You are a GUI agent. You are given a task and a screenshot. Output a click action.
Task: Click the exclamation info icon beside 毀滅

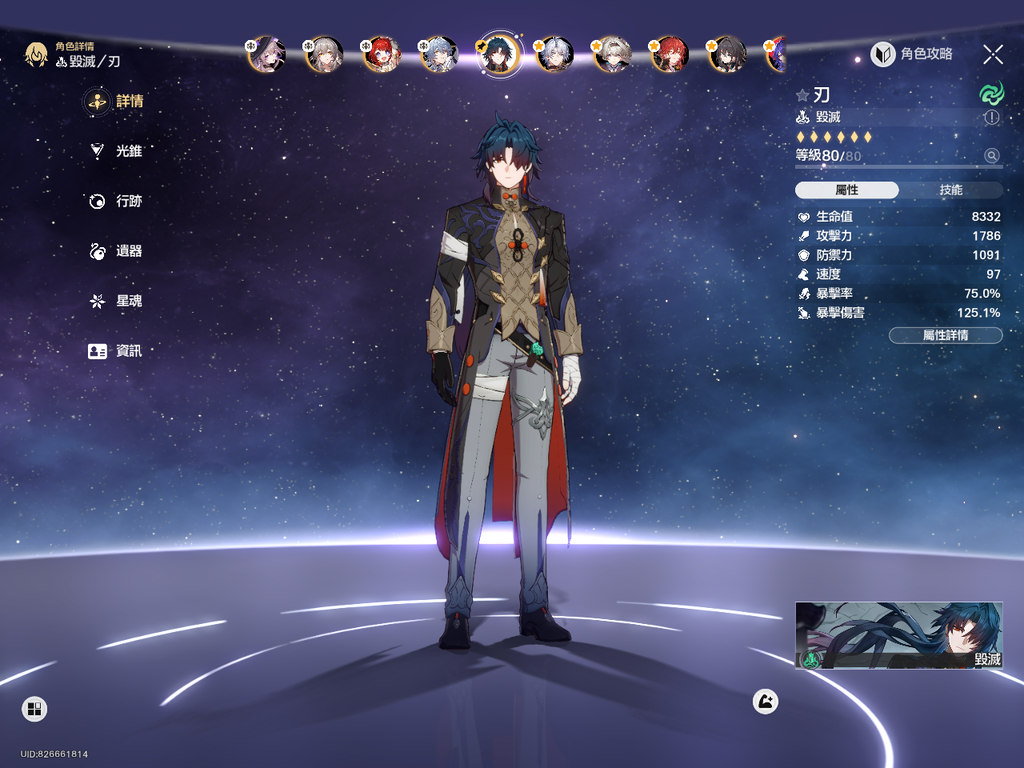pos(991,117)
